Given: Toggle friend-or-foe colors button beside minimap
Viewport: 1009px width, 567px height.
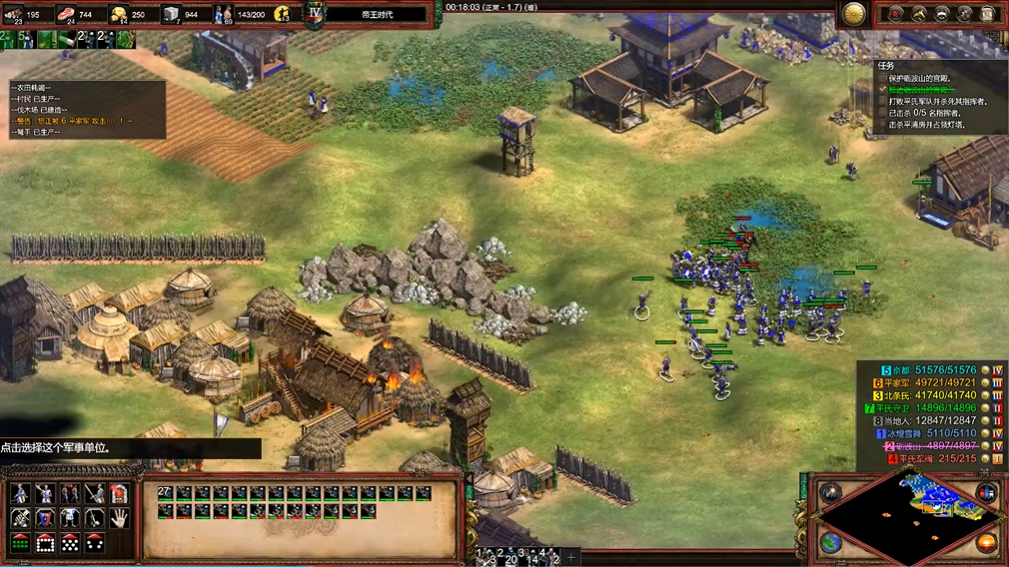Looking at the screenshot, I should pyautogui.click(x=986, y=493).
